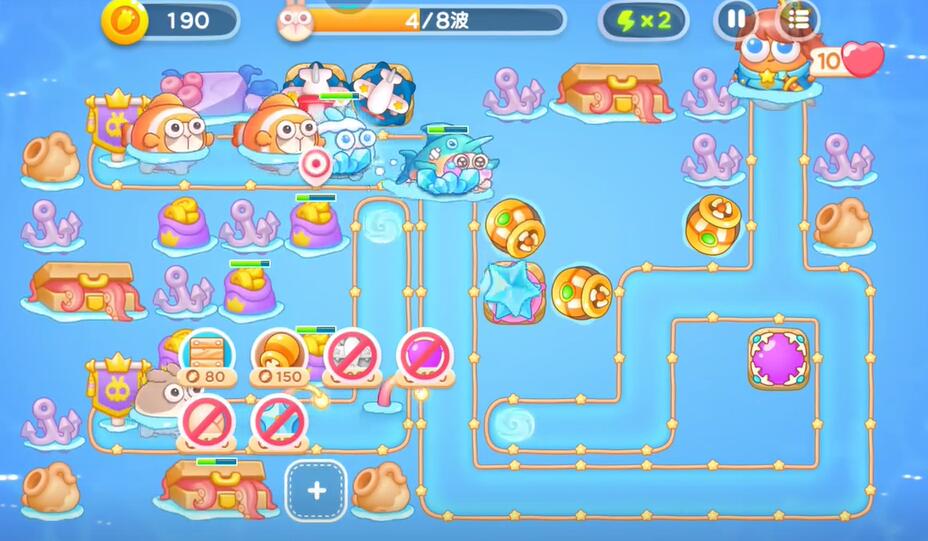Pause the game
The width and height of the screenshot is (928, 541).
pyautogui.click(x=735, y=19)
